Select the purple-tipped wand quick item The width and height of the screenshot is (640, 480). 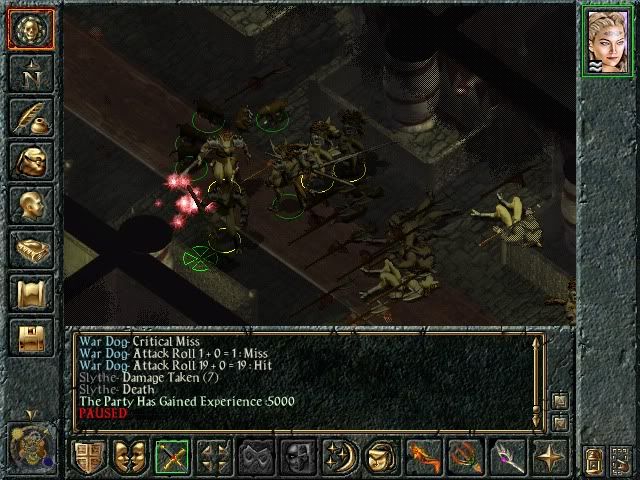pos(507,457)
